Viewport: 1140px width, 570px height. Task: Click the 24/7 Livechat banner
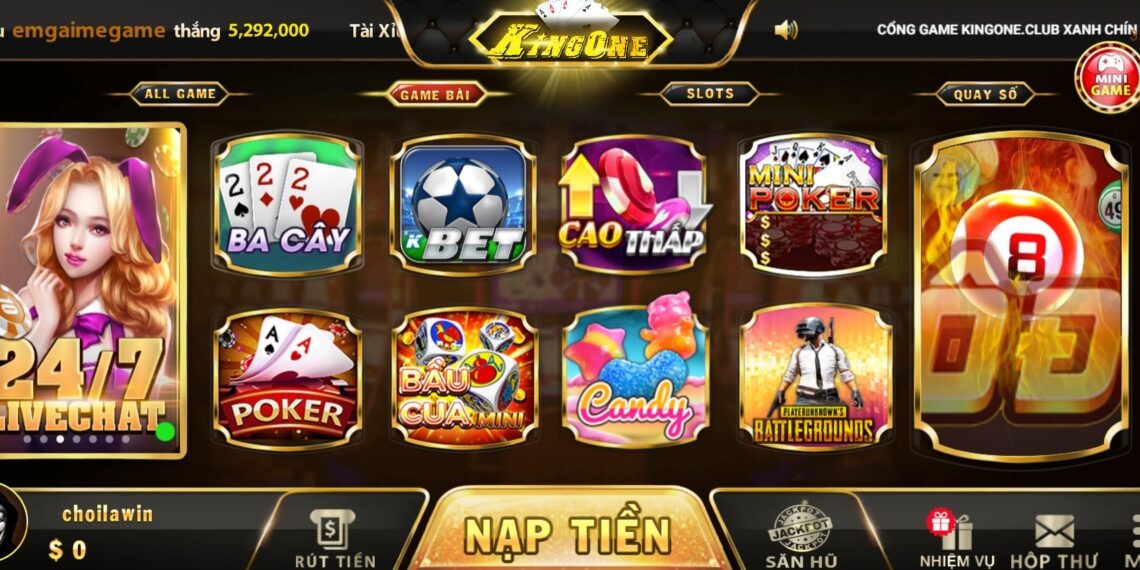pyautogui.click(x=92, y=290)
